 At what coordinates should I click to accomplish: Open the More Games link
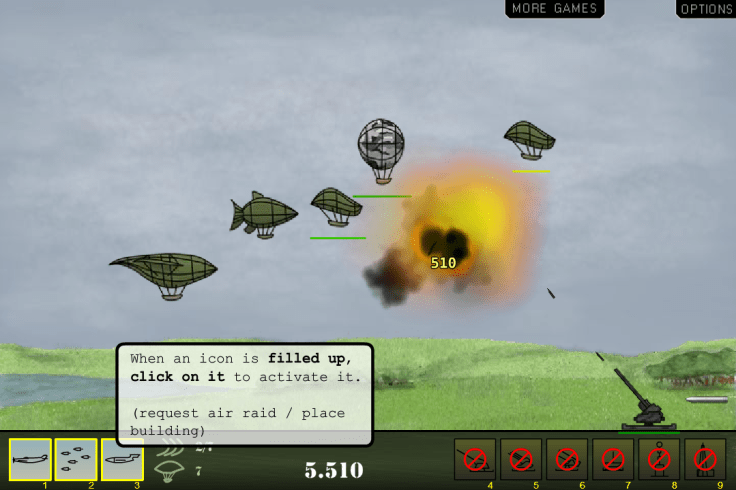(x=554, y=9)
